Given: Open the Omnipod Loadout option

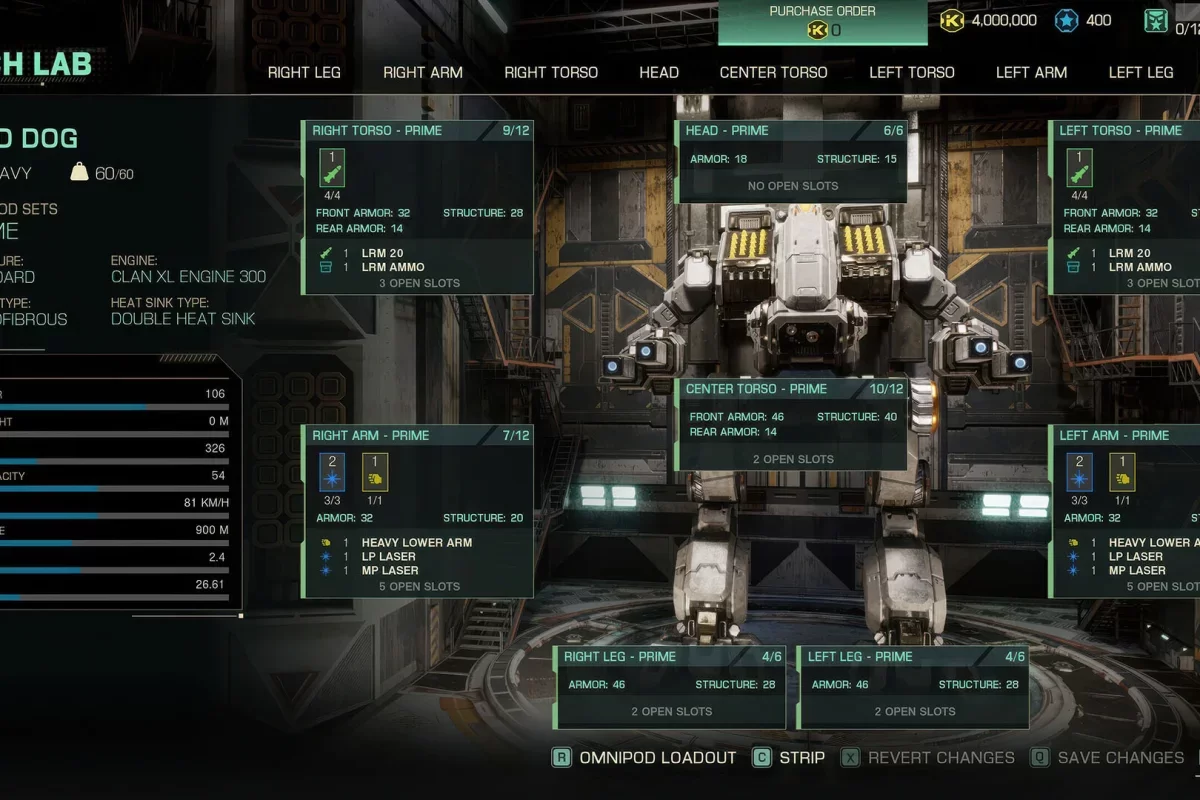Looking at the screenshot, I should tap(645, 757).
